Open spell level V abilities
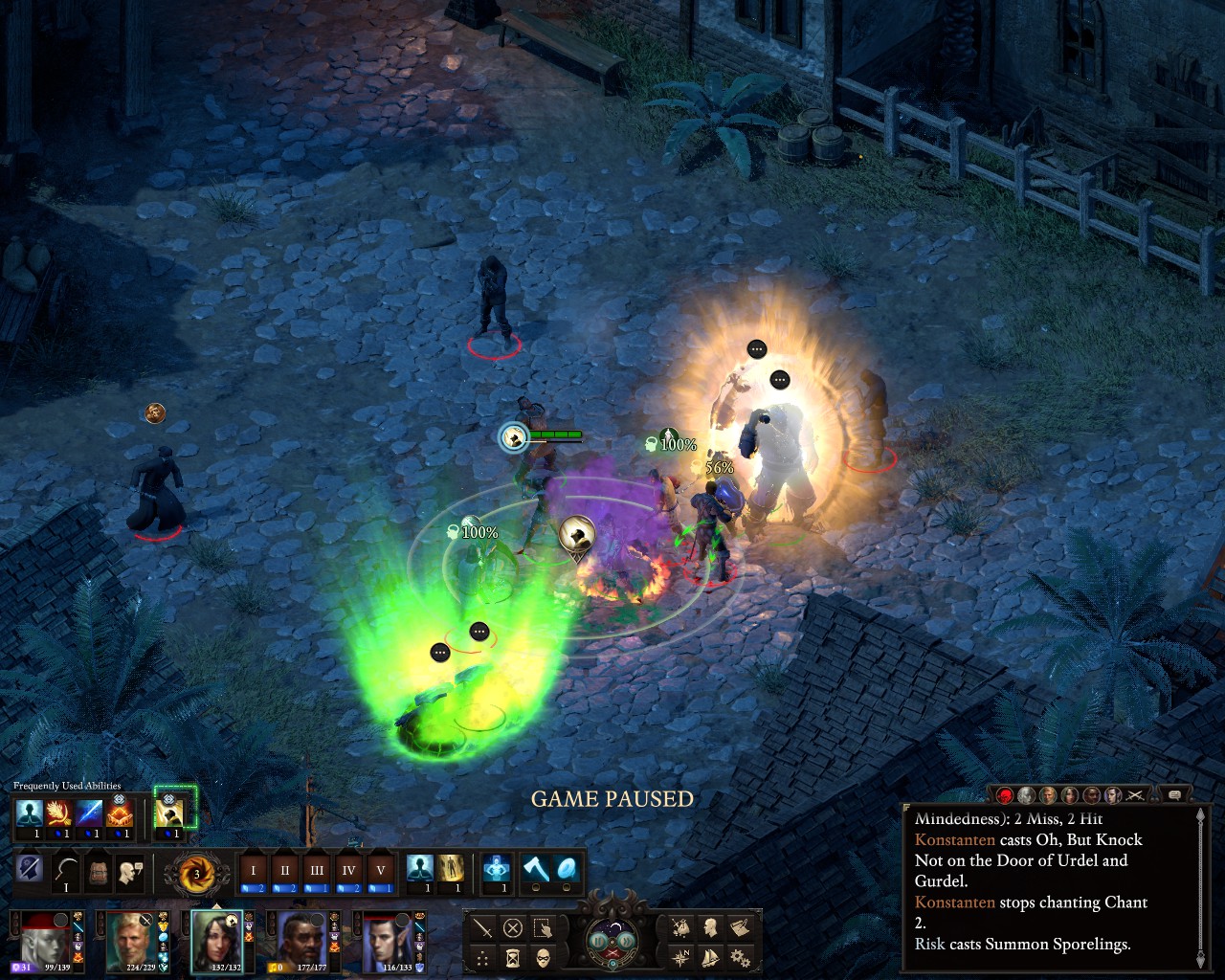This screenshot has height=980, width=1225. 381,871
